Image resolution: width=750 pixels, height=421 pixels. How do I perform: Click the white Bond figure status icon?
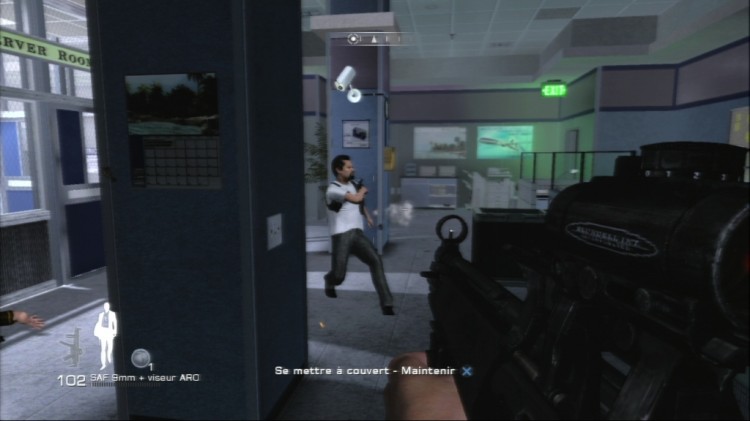click(106, 335)
